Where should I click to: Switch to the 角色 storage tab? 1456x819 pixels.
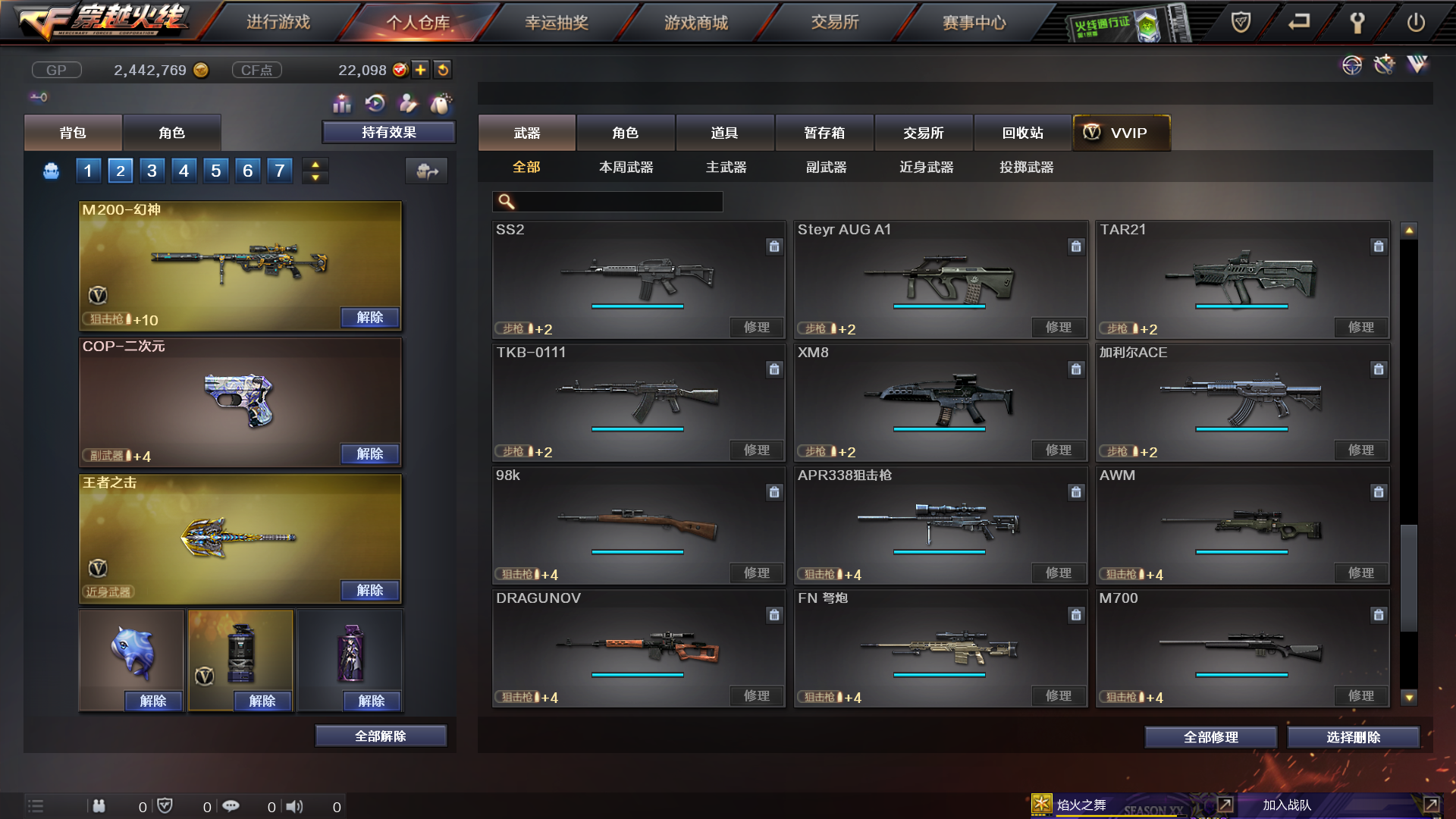tap(625, 133)
